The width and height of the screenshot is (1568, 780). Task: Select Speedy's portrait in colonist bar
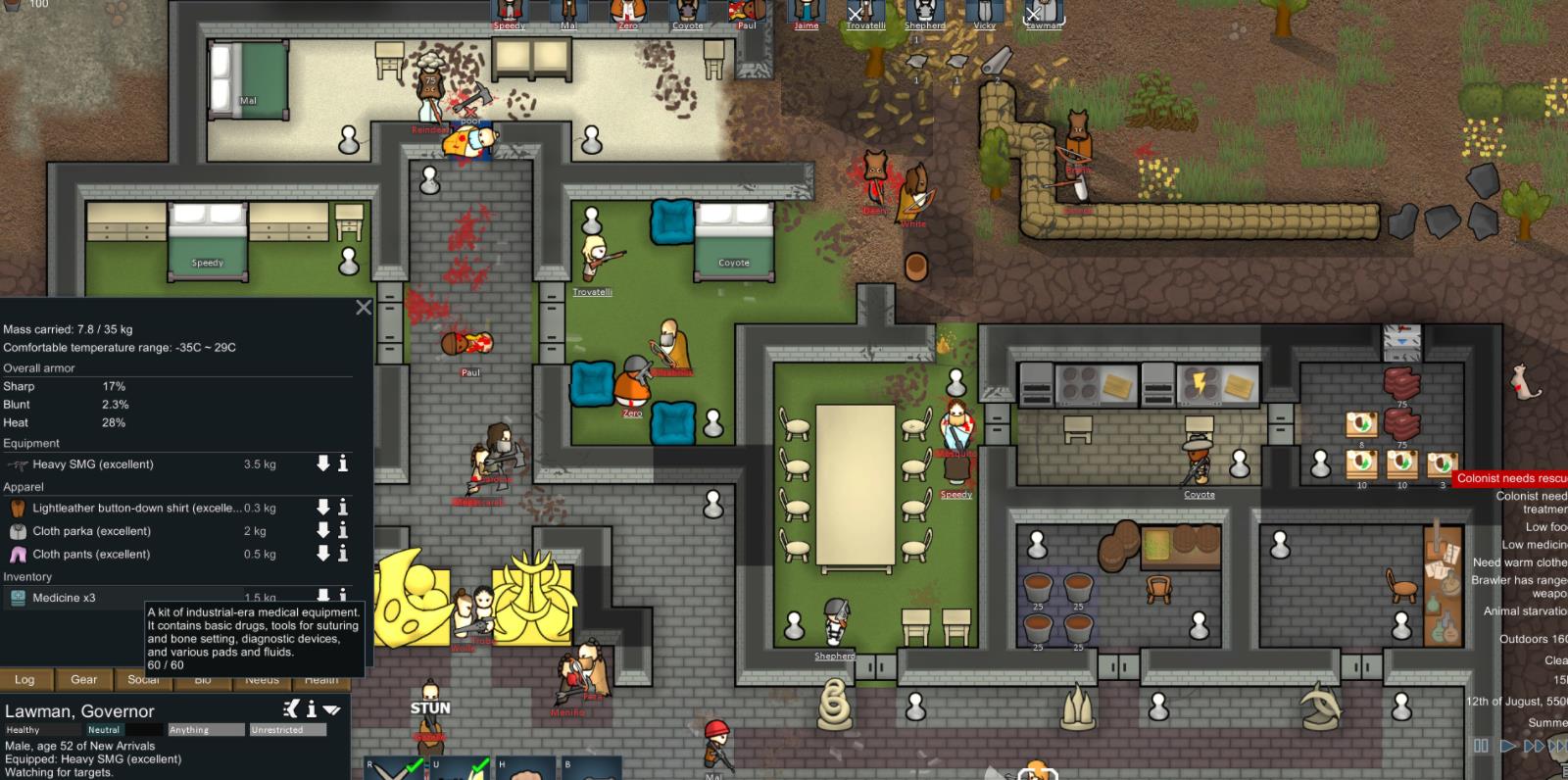pyautogui.click(x=509, y=13)
